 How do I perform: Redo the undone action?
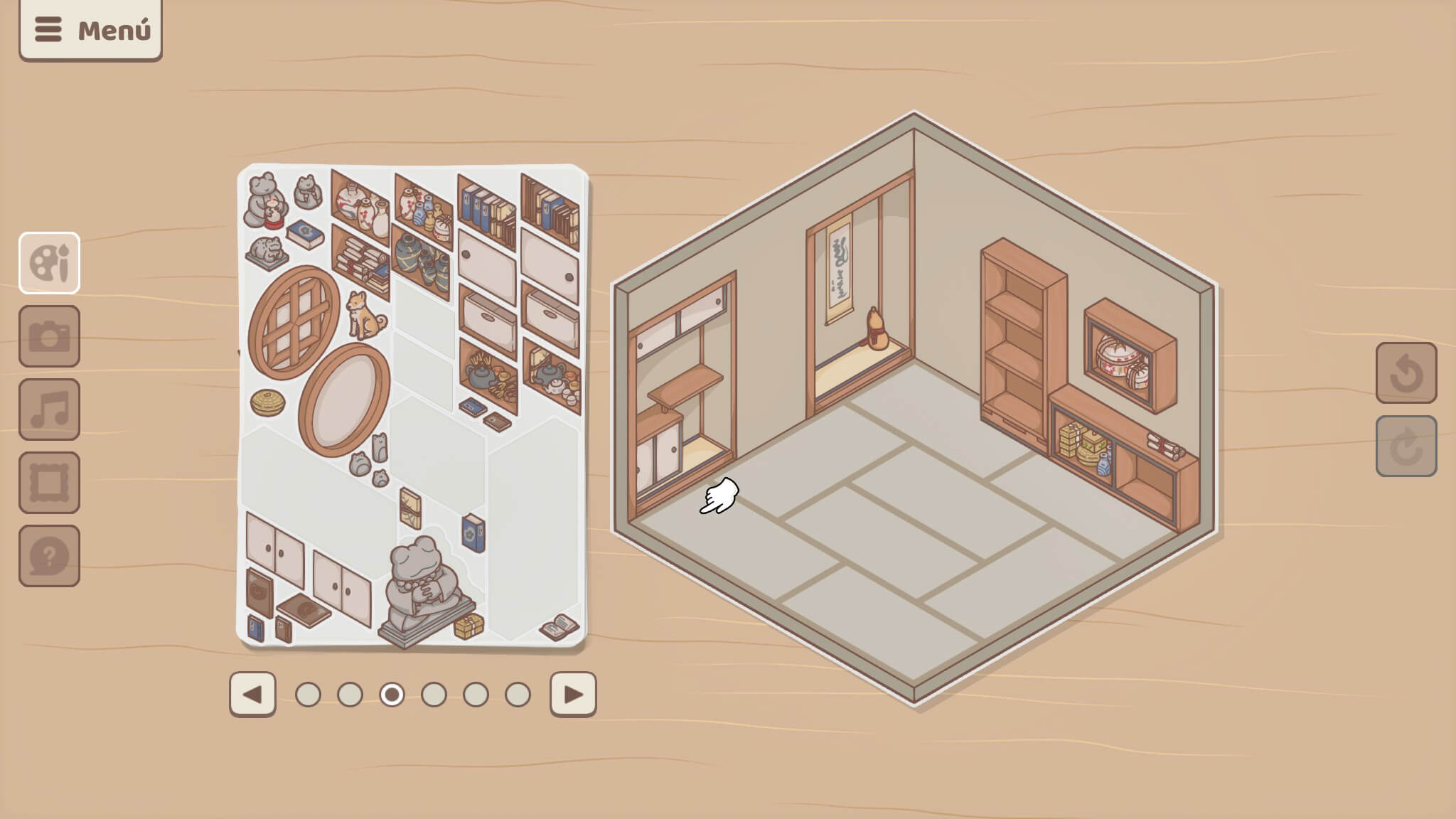1406,446
